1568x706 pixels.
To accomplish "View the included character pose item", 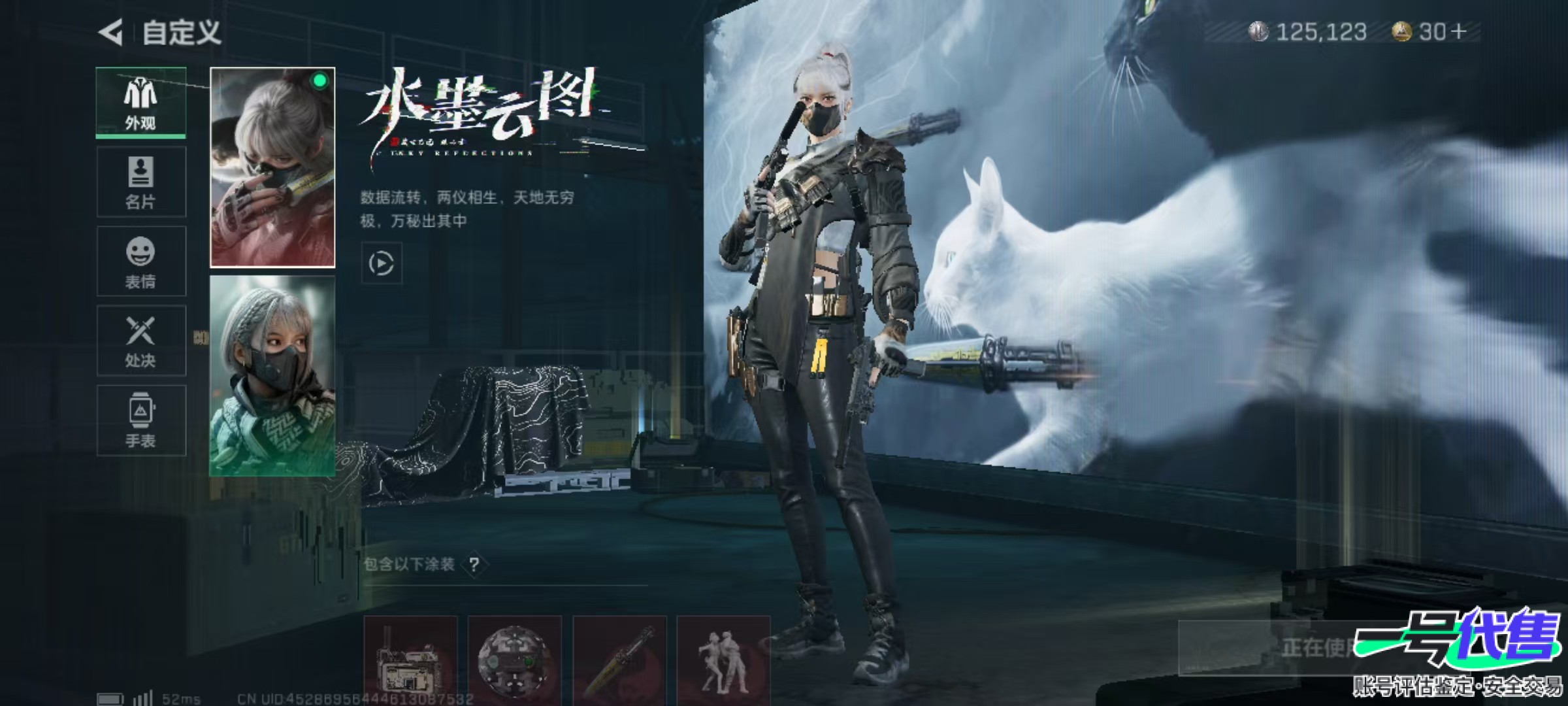I will point(723,660).
